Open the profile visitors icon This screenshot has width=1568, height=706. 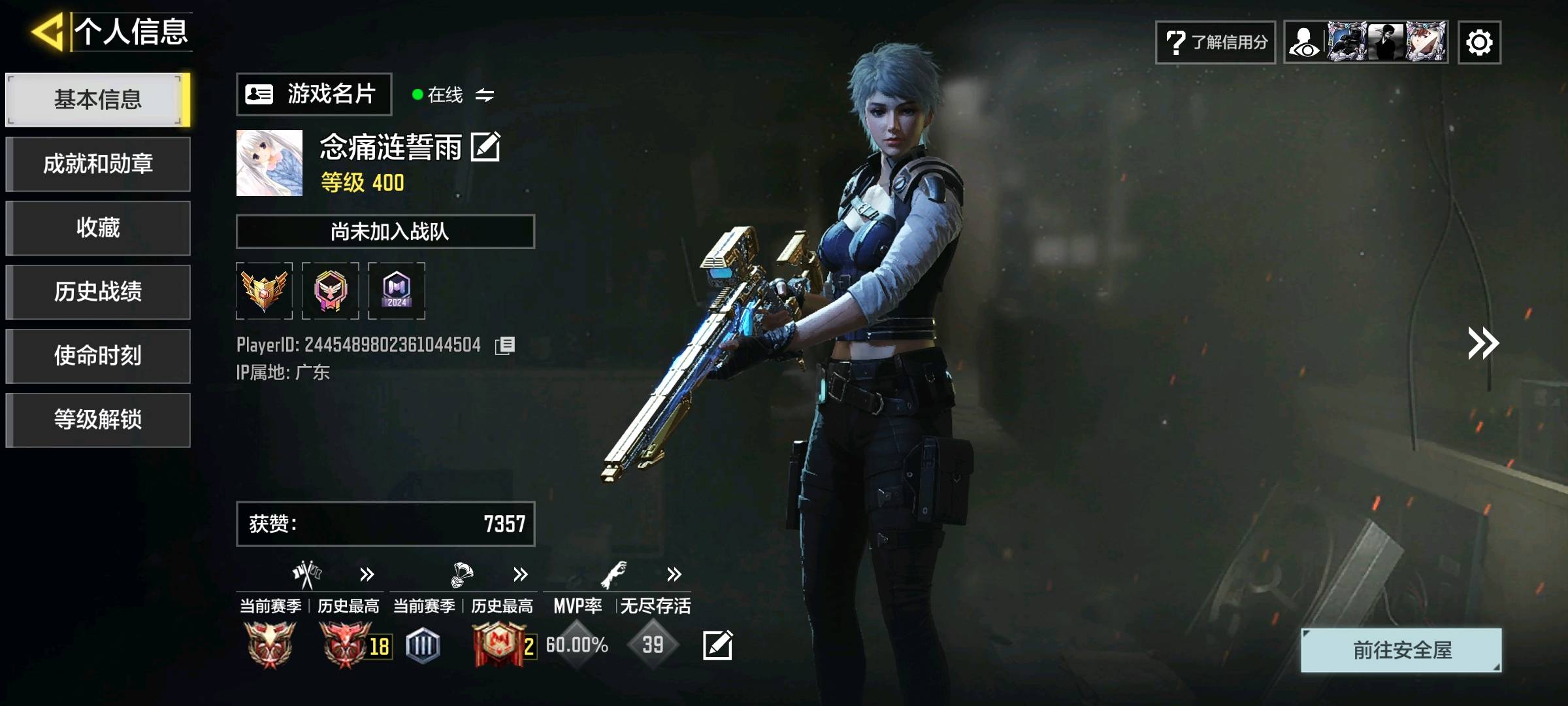pos(1305,42)
